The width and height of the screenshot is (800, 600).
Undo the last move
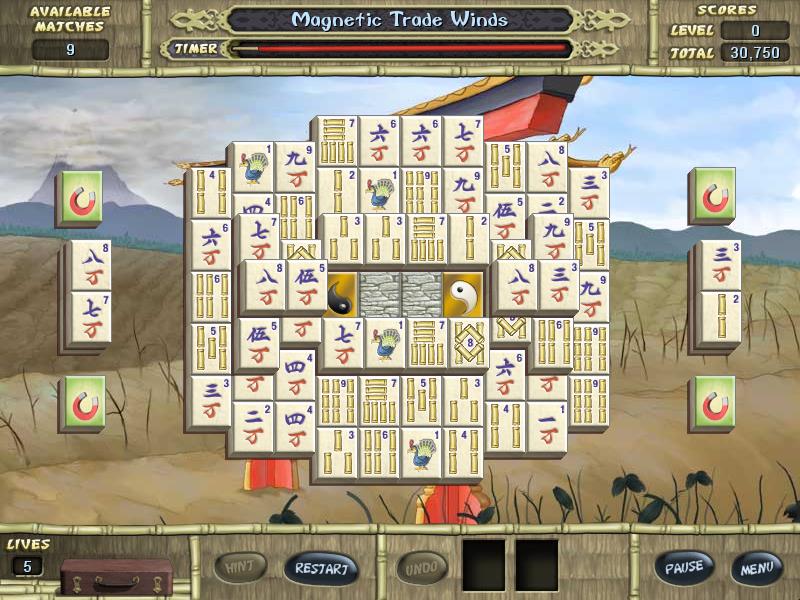click(x=422, y=568)
